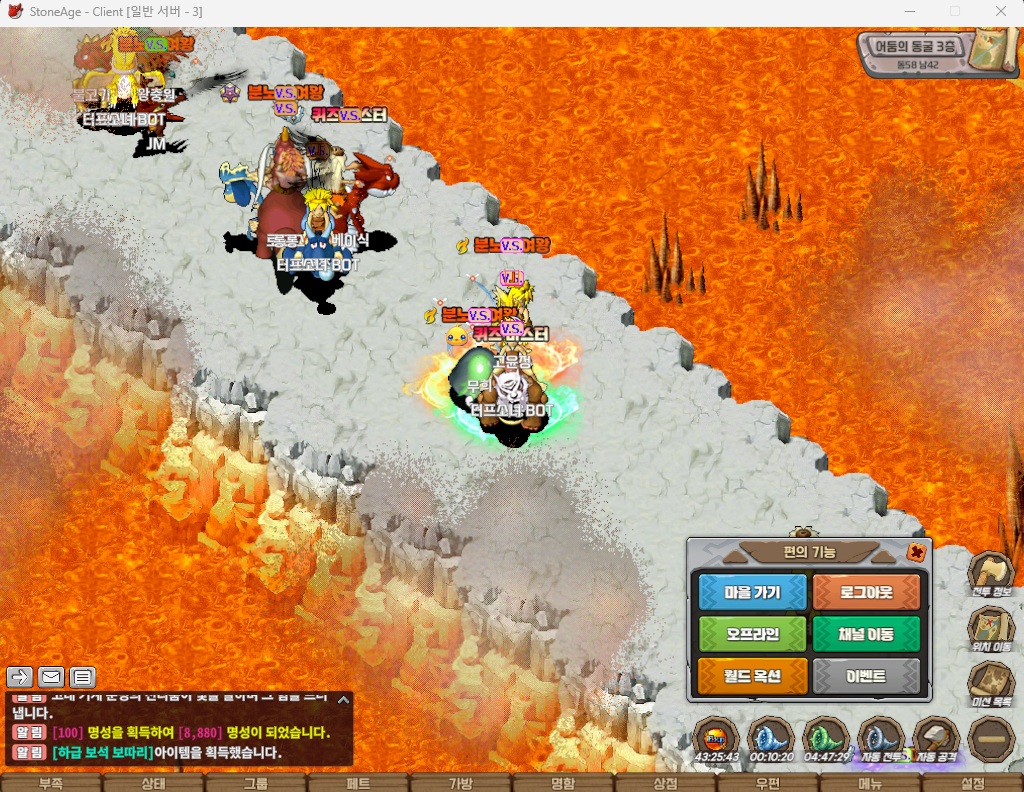
Task: Open the 설정 settings tab
Action: coord(972,783)
